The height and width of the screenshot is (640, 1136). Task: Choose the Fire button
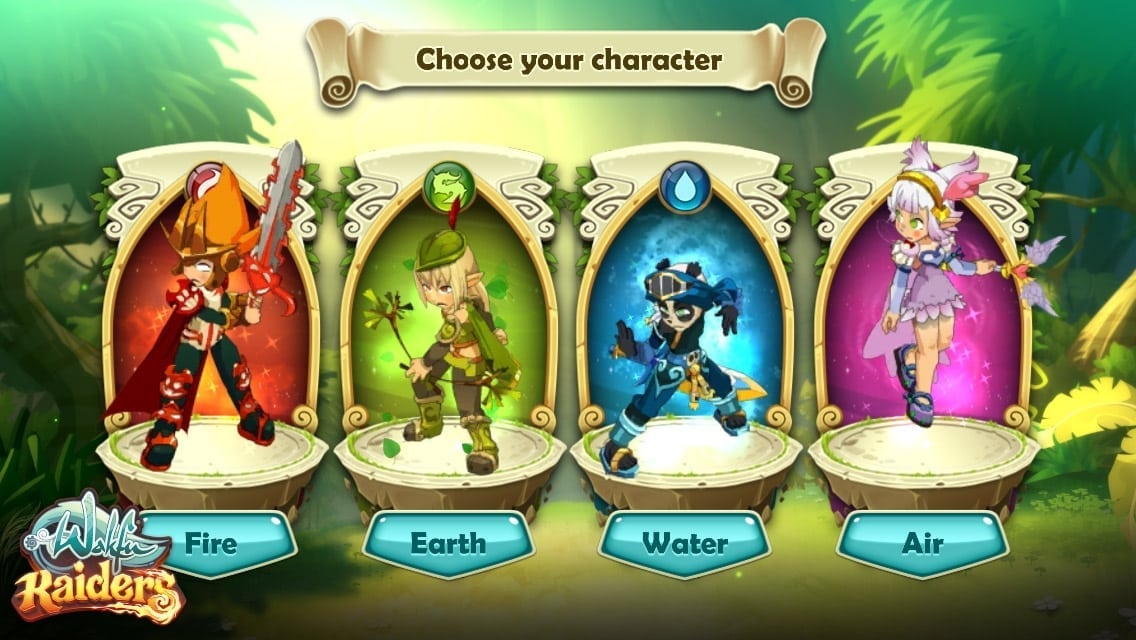point(212,545)
